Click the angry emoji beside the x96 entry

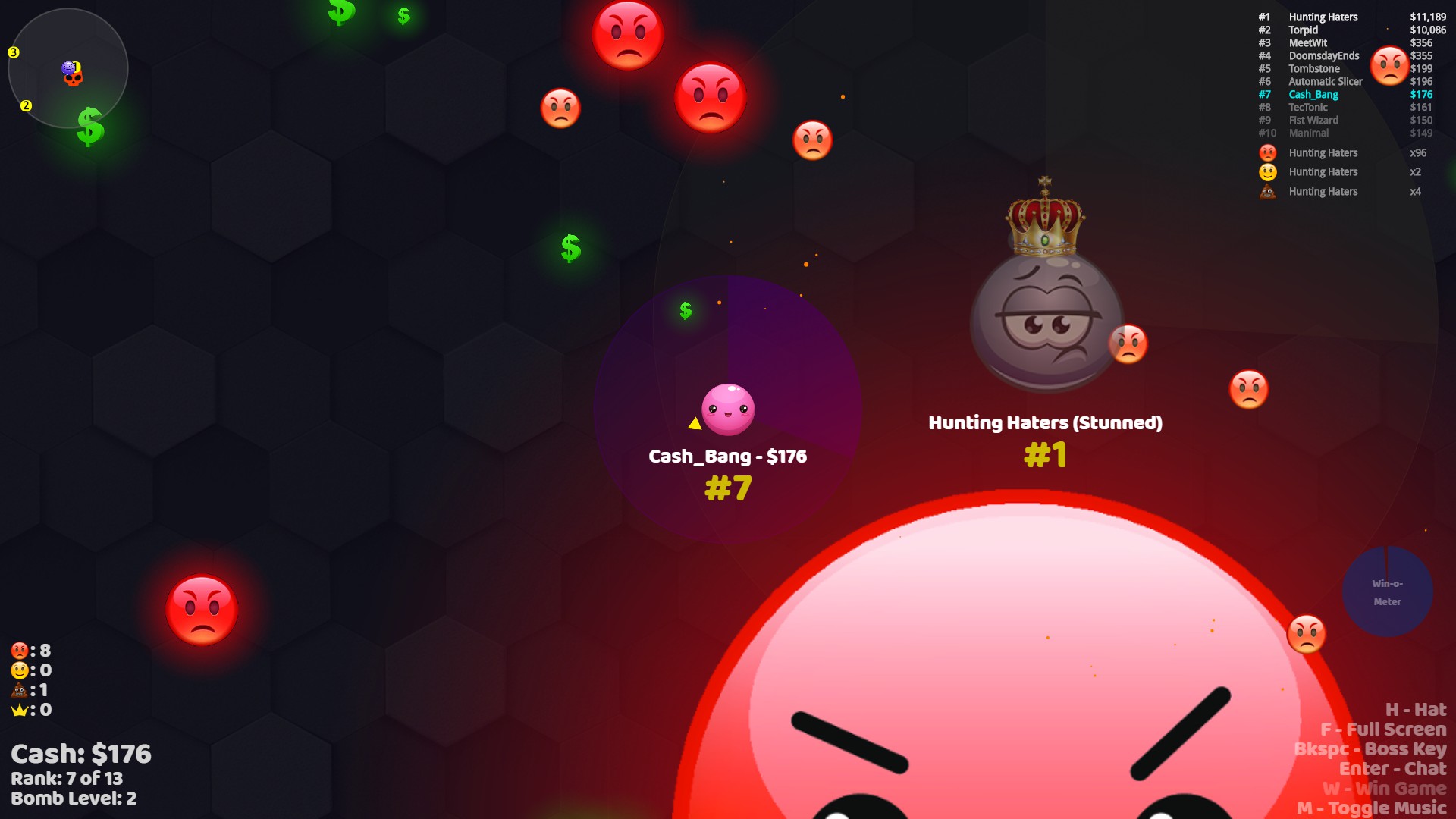coord(1267,152)
